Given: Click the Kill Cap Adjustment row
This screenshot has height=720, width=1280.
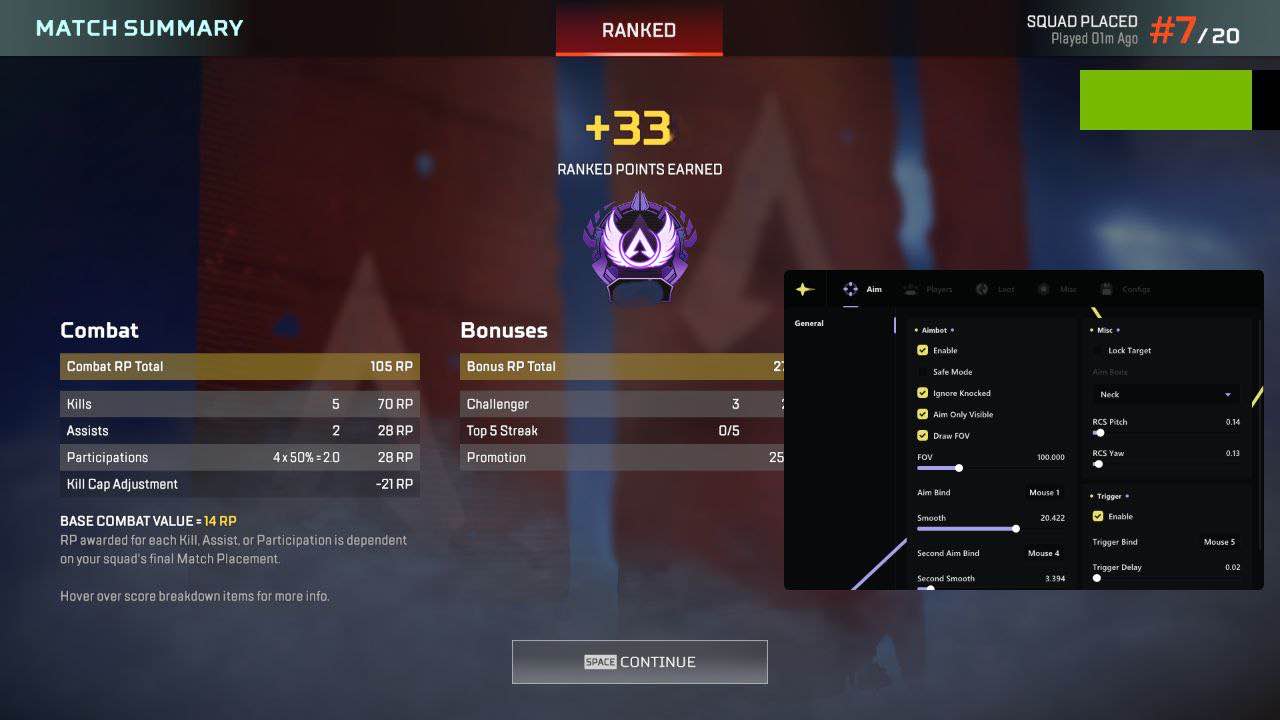Looking at the screenshot, I should [240, 484].
